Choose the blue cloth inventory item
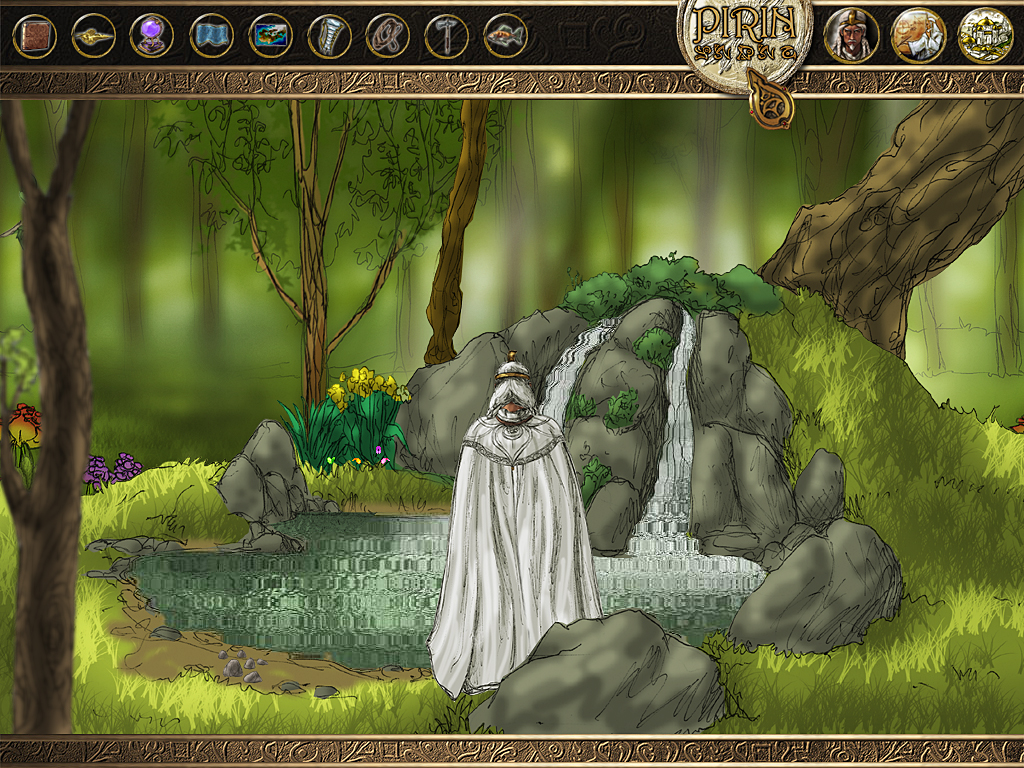Viewport: 1024px width, 768px height. 211,36
